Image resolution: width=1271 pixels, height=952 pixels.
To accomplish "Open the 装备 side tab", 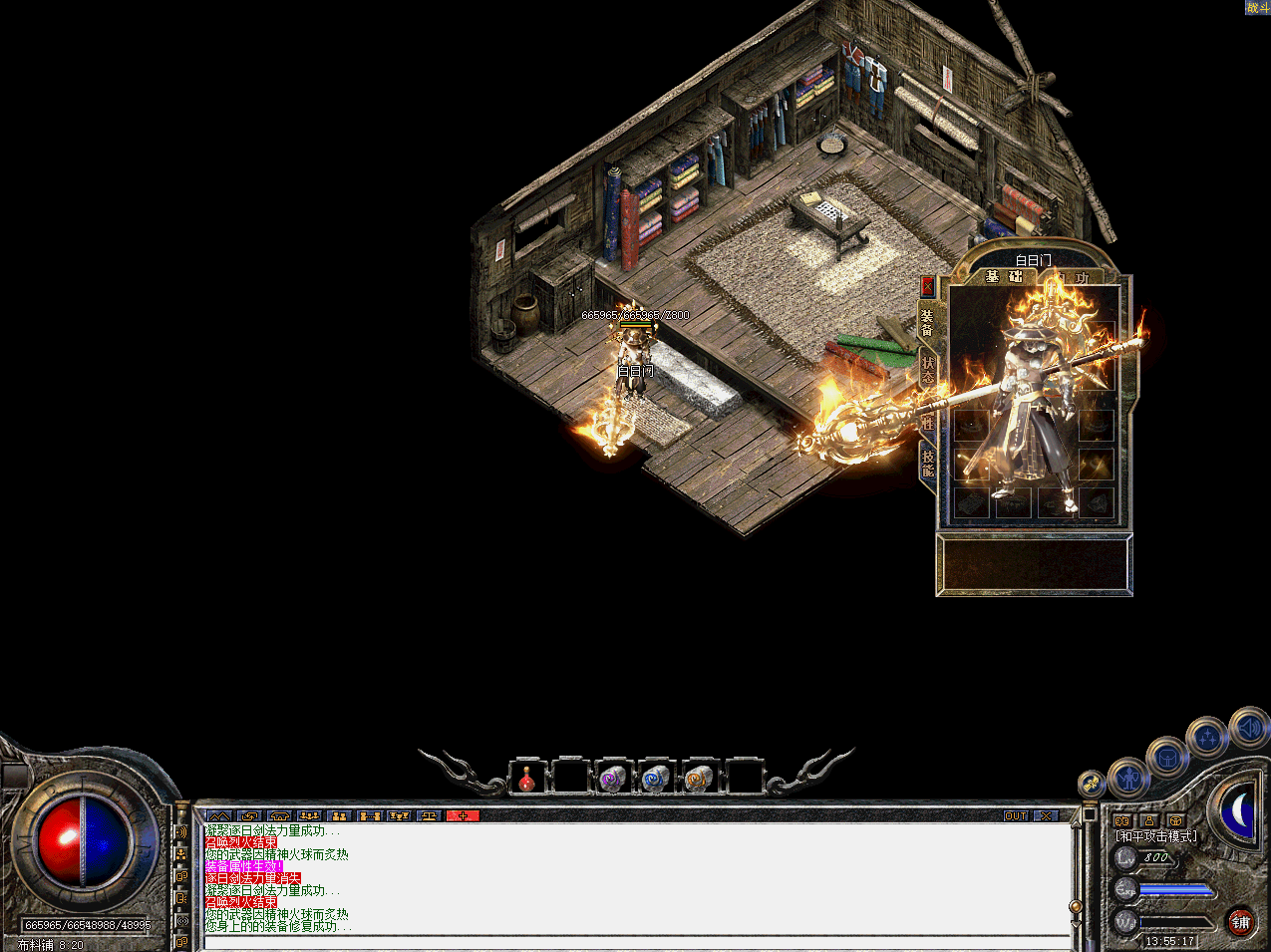I will [x=927, y=322].
